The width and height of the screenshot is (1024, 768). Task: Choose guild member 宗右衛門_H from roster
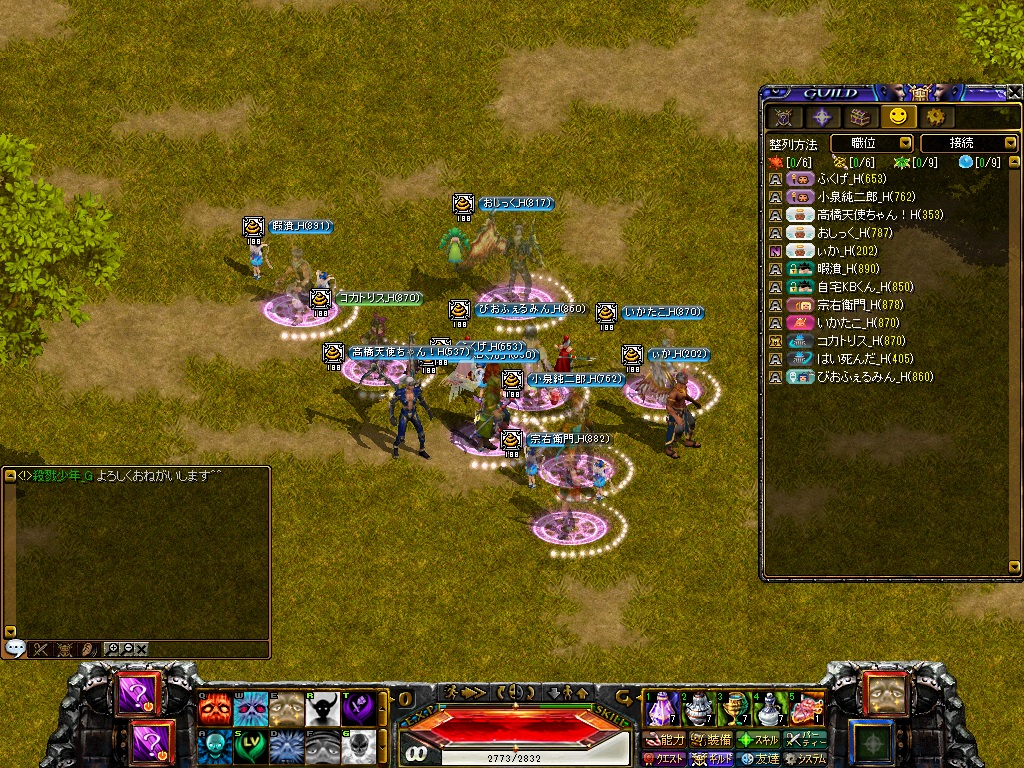point(860,305)
